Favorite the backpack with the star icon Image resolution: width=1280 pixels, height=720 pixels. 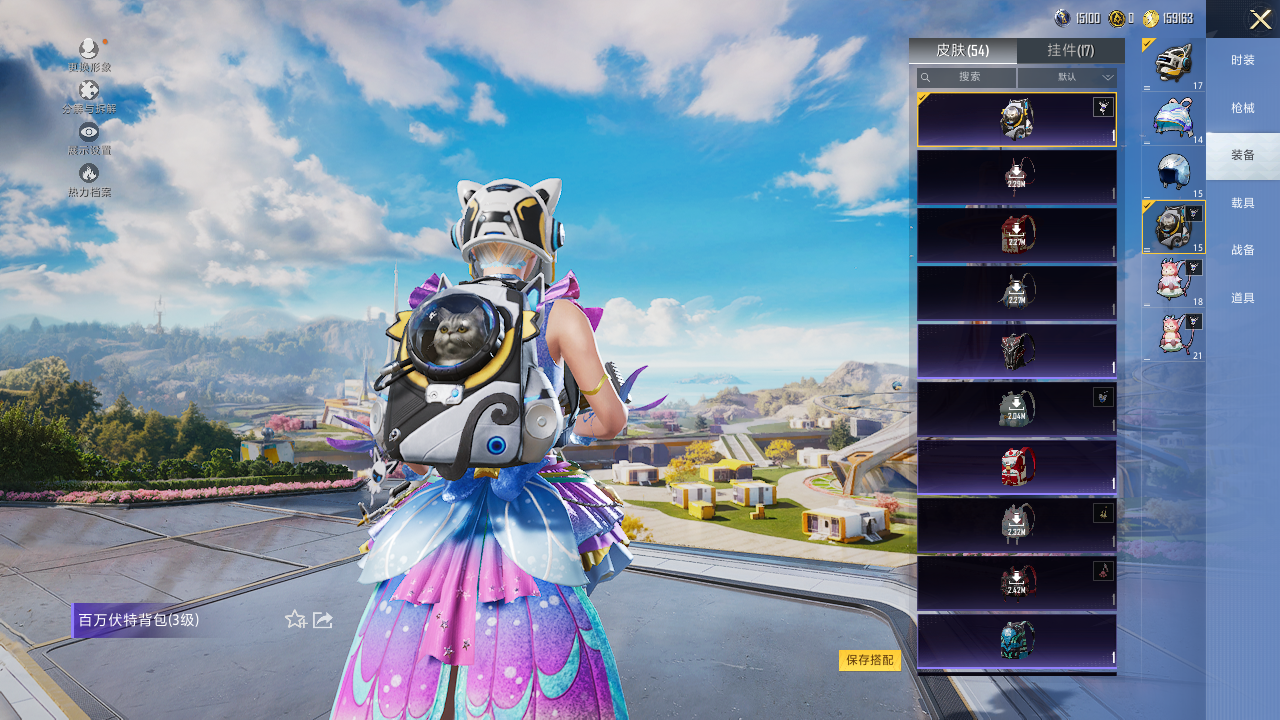pyautogui.click(x=295, y=620)
